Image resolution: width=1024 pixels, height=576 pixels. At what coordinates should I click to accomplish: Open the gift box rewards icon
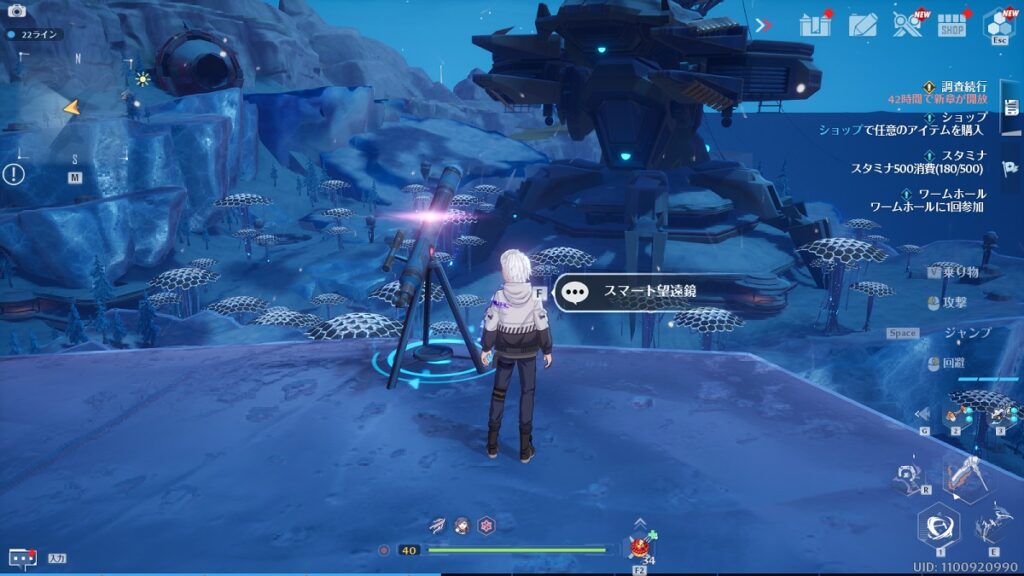(815, 25)
